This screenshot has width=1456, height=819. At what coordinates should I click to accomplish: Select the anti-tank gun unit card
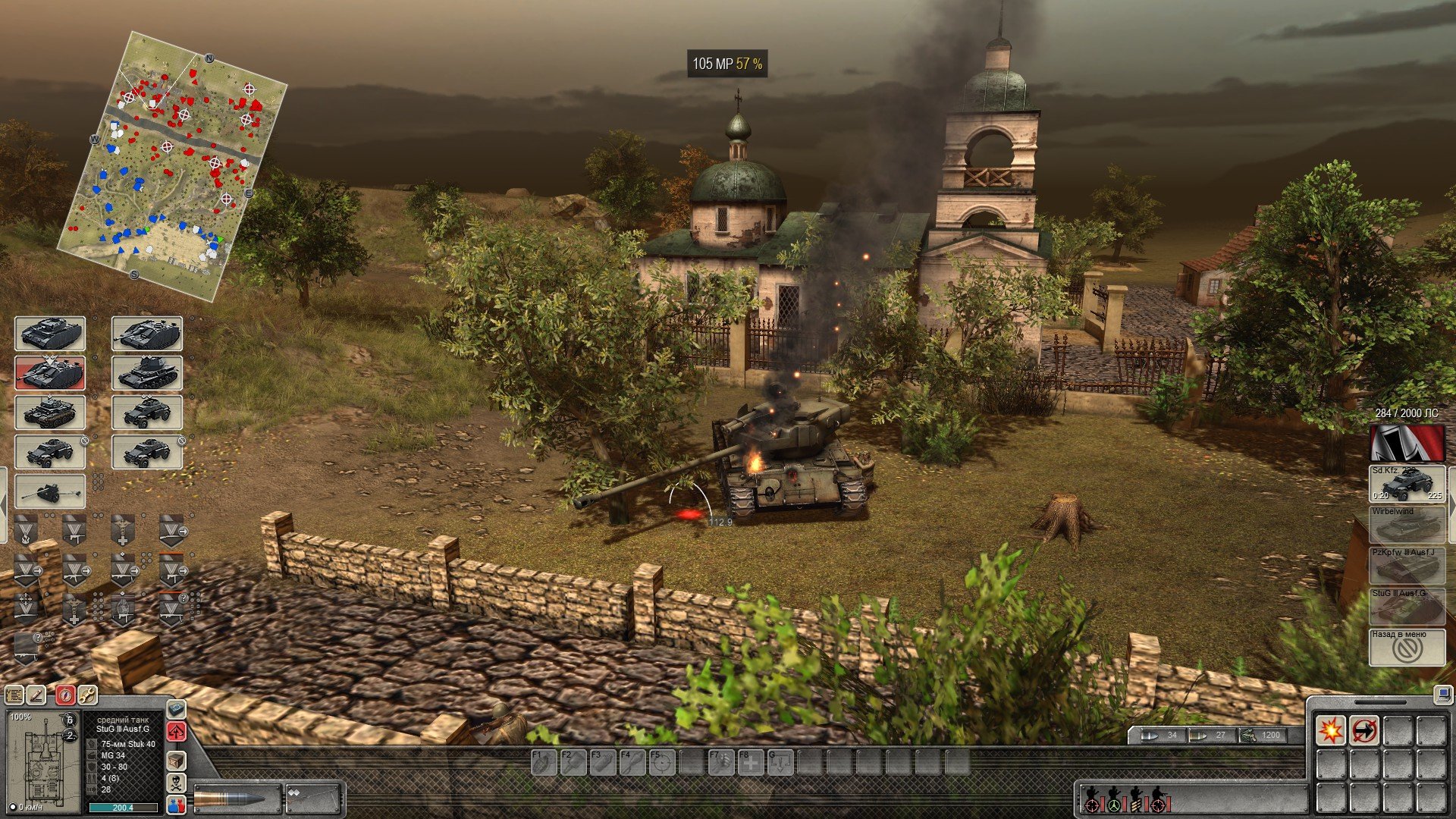pos(50,492)
